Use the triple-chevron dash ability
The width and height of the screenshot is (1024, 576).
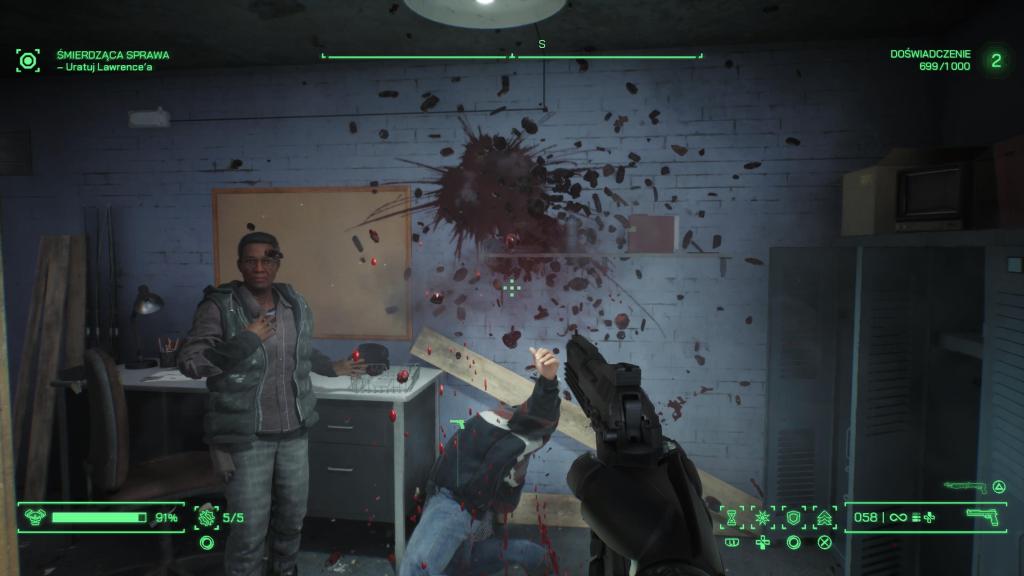tap(825, 518)
